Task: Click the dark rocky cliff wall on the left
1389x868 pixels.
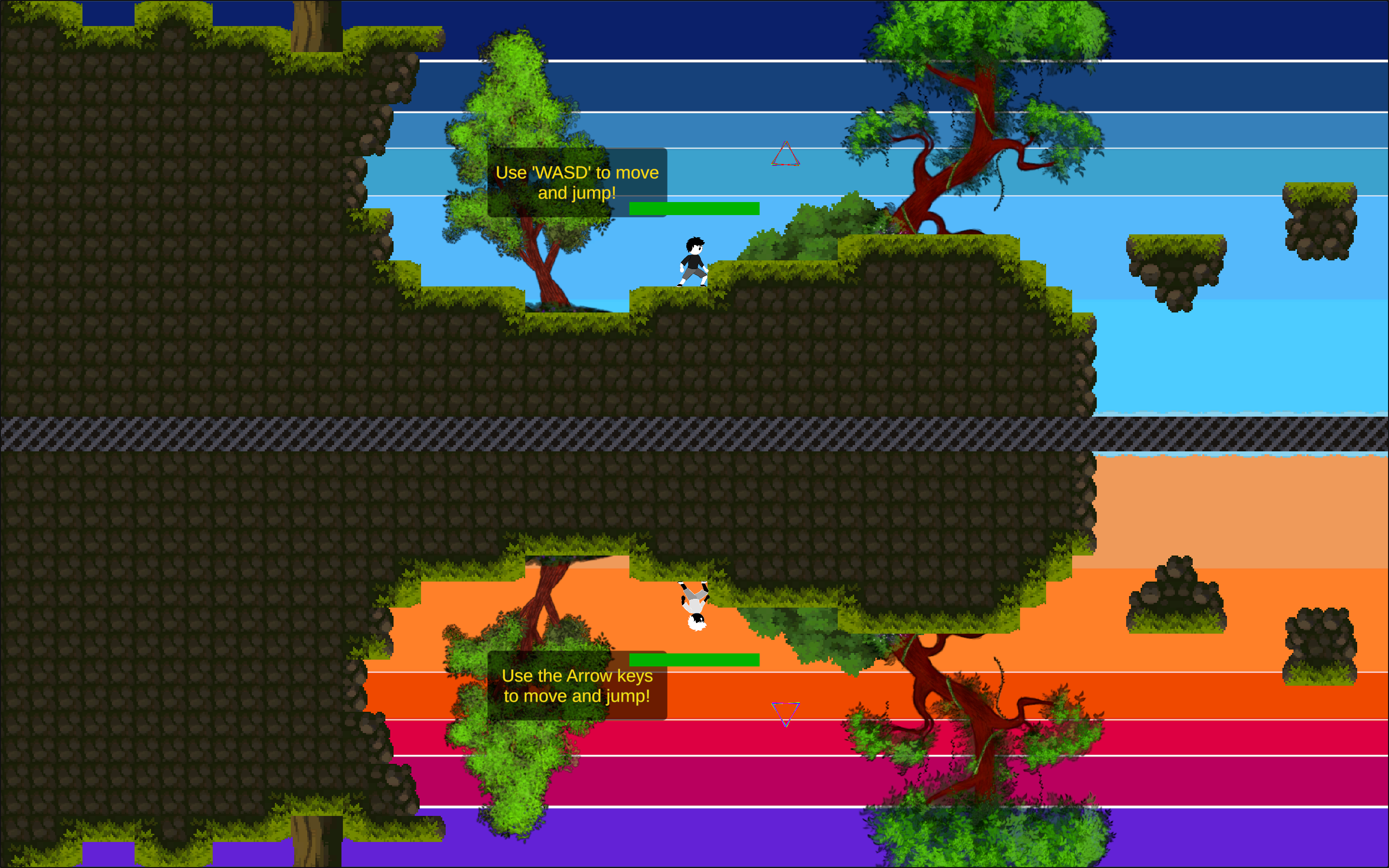Action: point(172,230)
